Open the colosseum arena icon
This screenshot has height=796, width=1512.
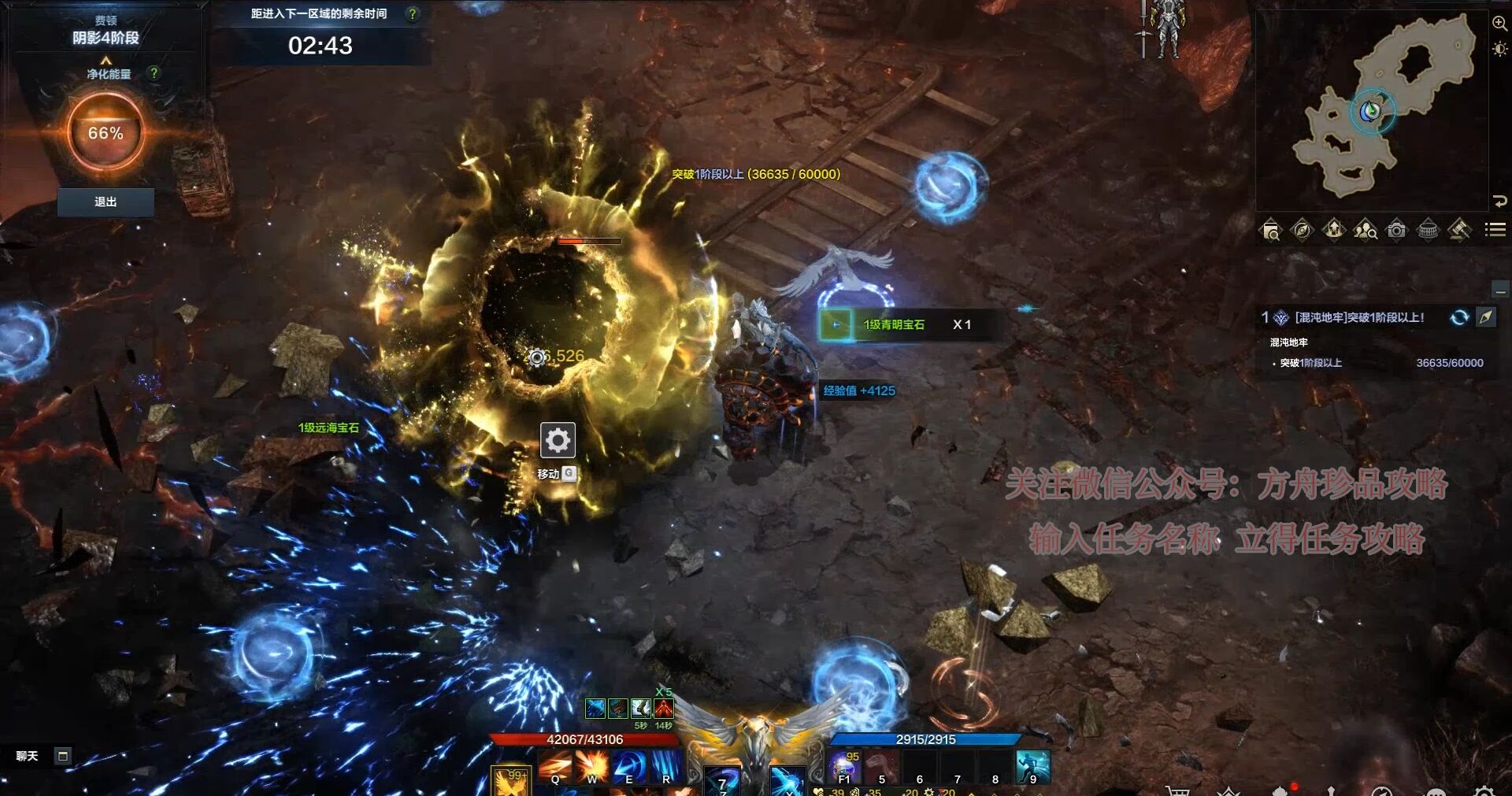pos(1428,230)
